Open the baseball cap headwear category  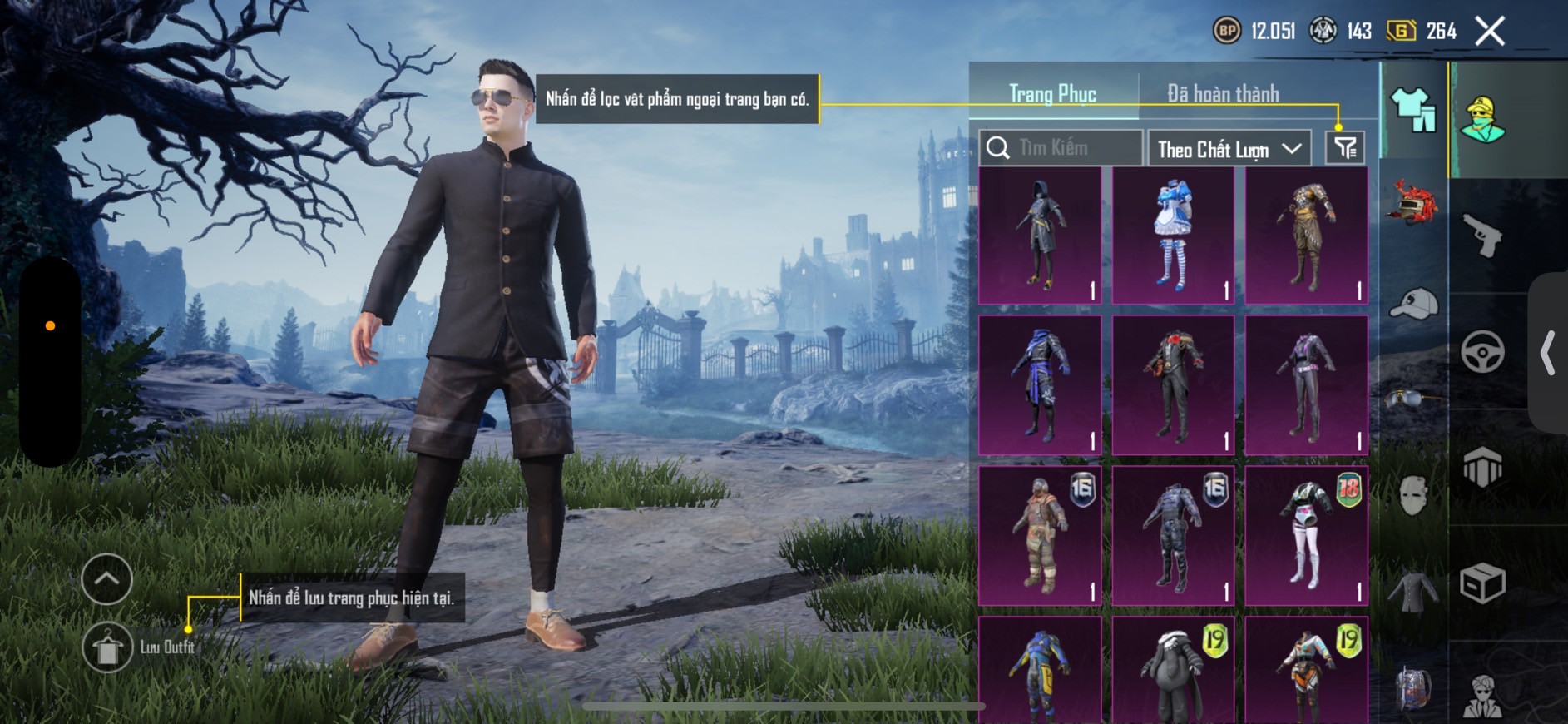1413,304
